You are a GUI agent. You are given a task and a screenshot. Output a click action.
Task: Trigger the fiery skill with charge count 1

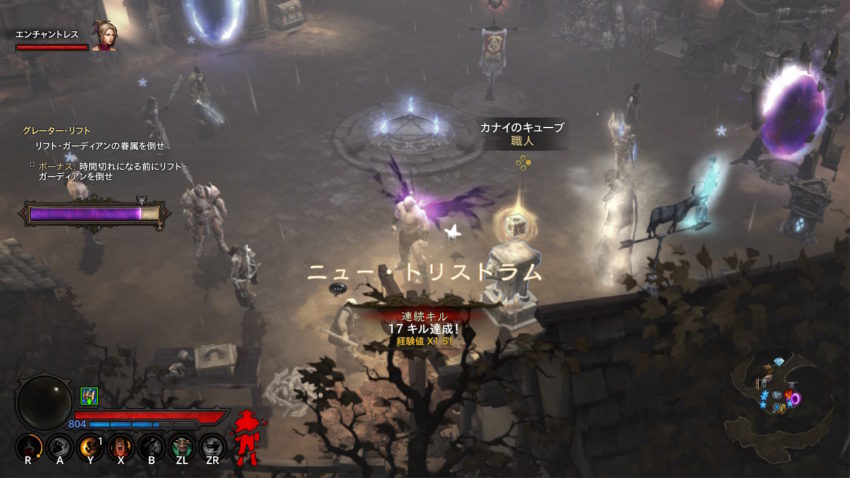coord(90,447)
